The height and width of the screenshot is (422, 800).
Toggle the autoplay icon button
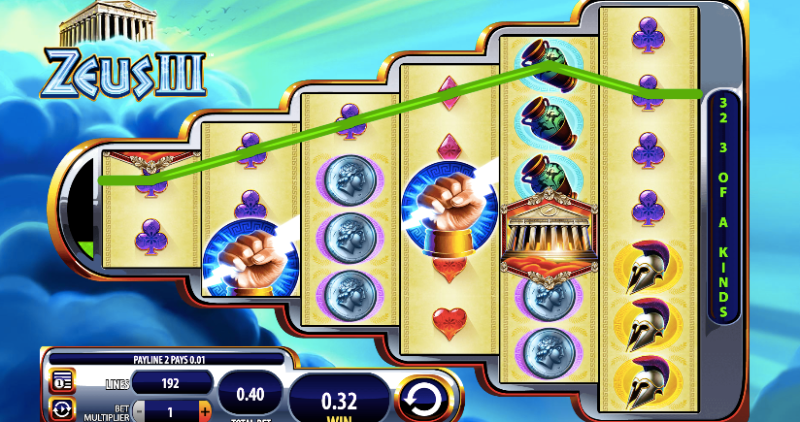tap(63, 409)
